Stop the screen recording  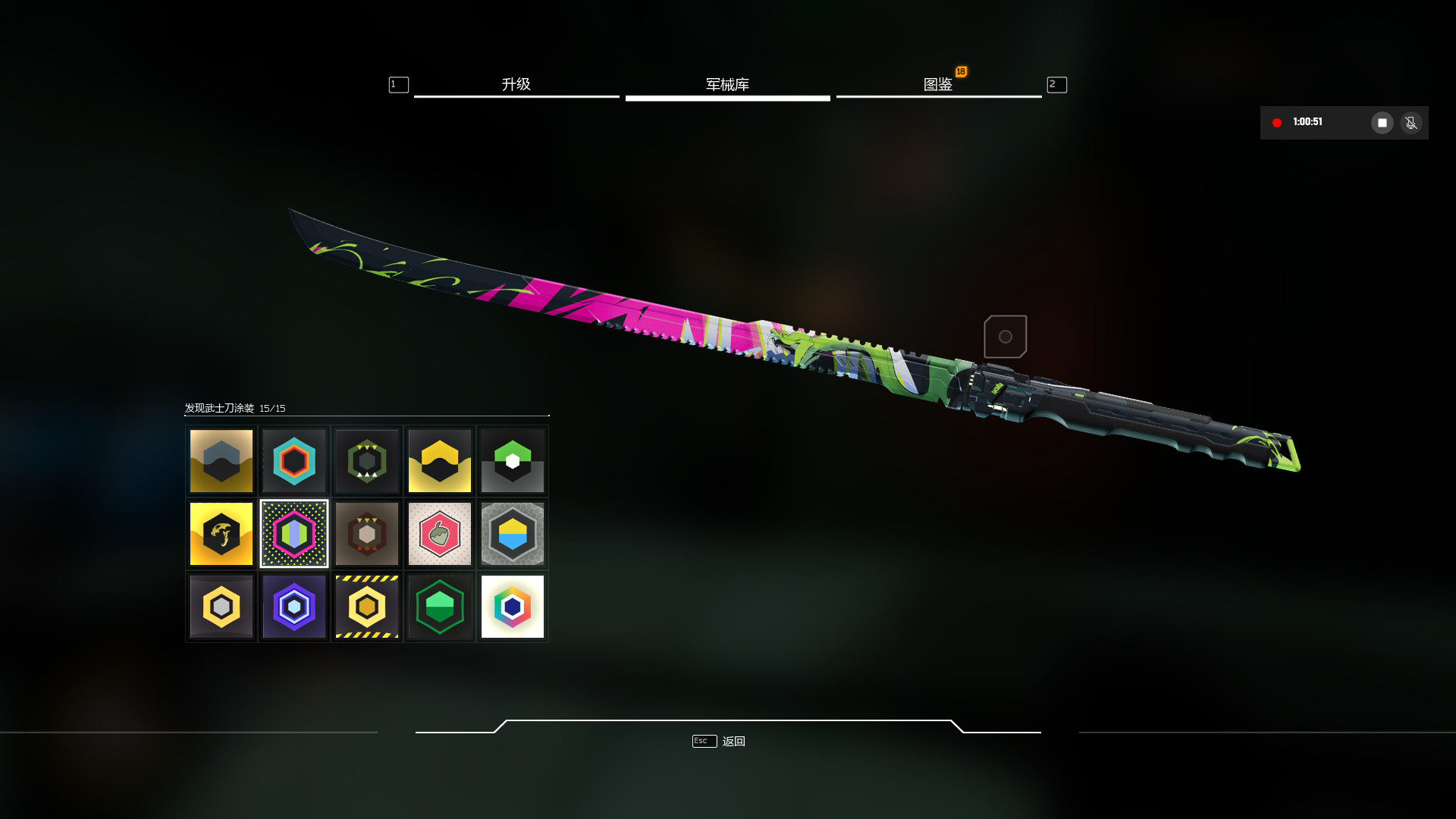coord(1382,123)
